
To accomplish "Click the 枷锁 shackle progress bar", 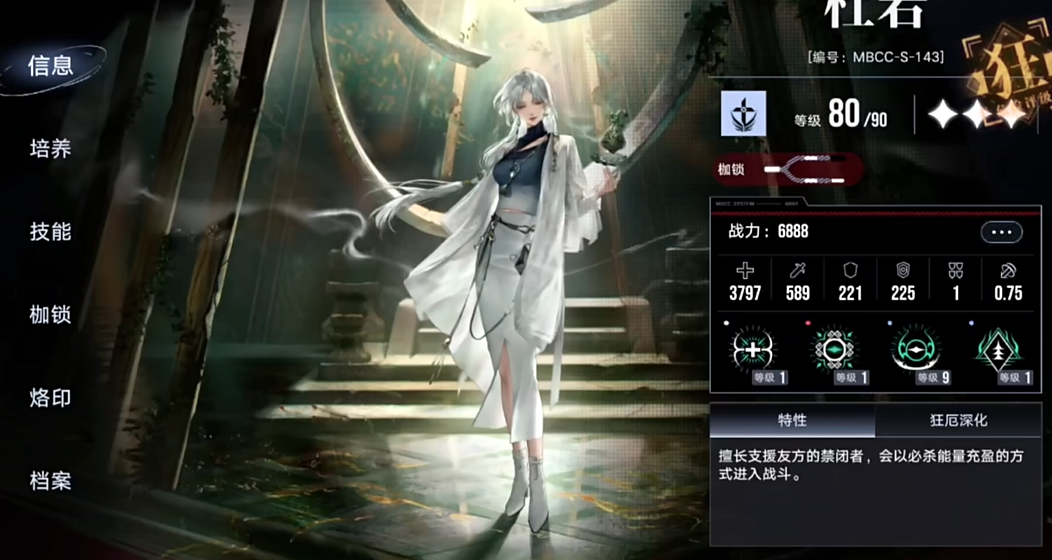I will click(803, 170).
